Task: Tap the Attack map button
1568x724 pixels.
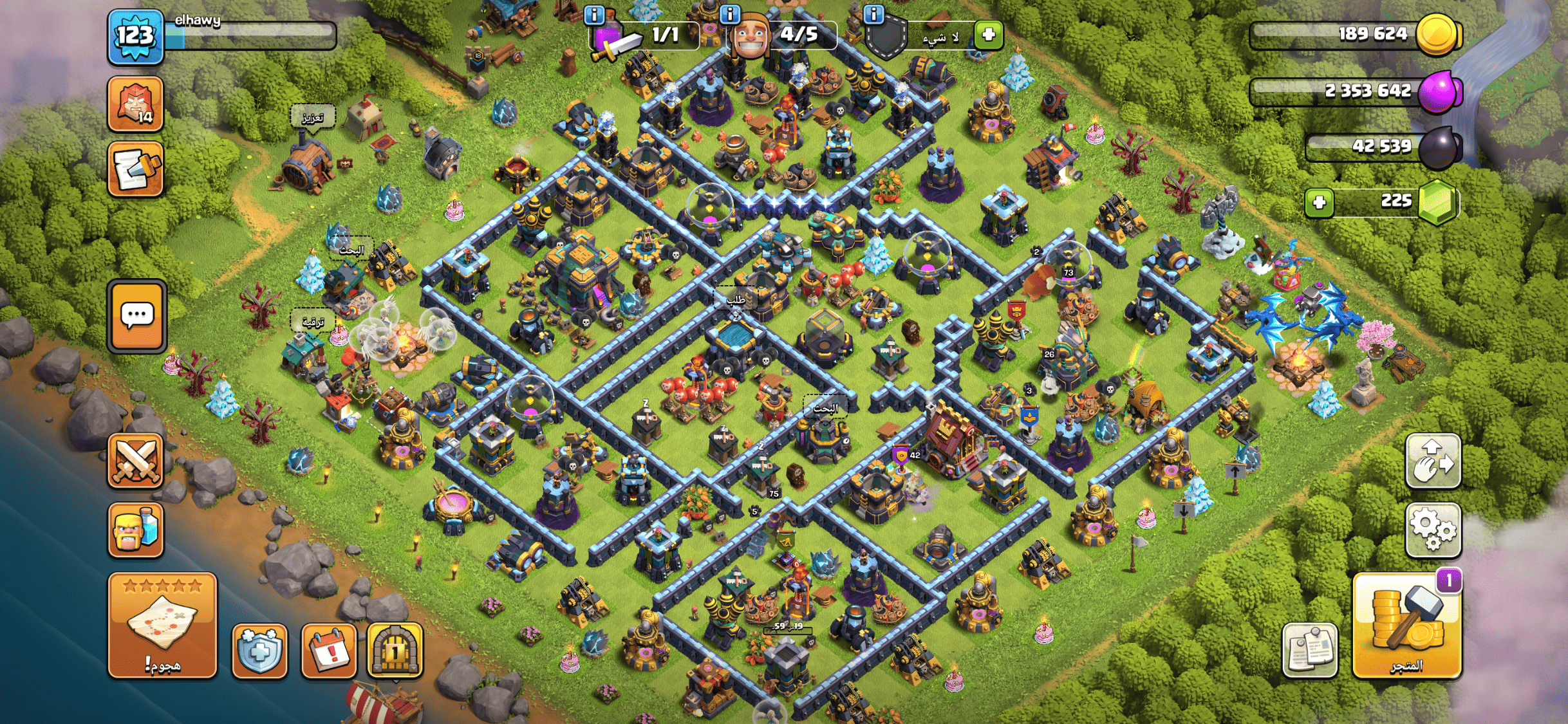Action: 162,626
